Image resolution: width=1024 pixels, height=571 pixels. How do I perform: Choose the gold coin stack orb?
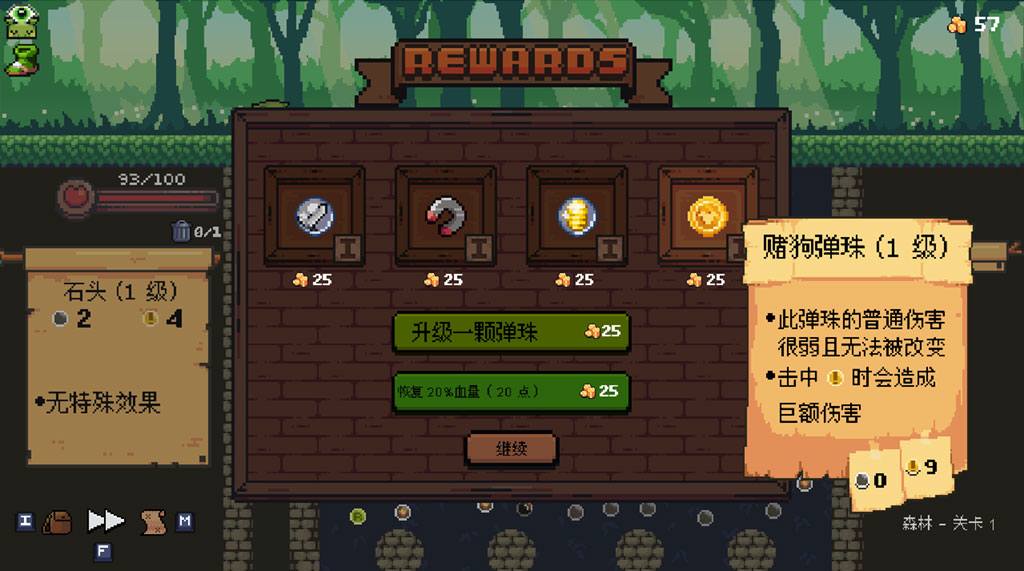[x=576, y=215]
